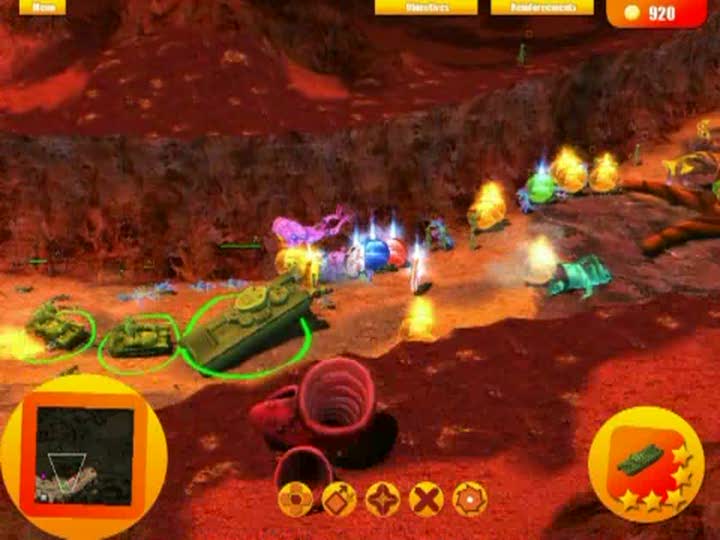Activate the four-pointed star command
Image resolution: width=720 pixels, height=540 pixels.
[x=383, y=498]
